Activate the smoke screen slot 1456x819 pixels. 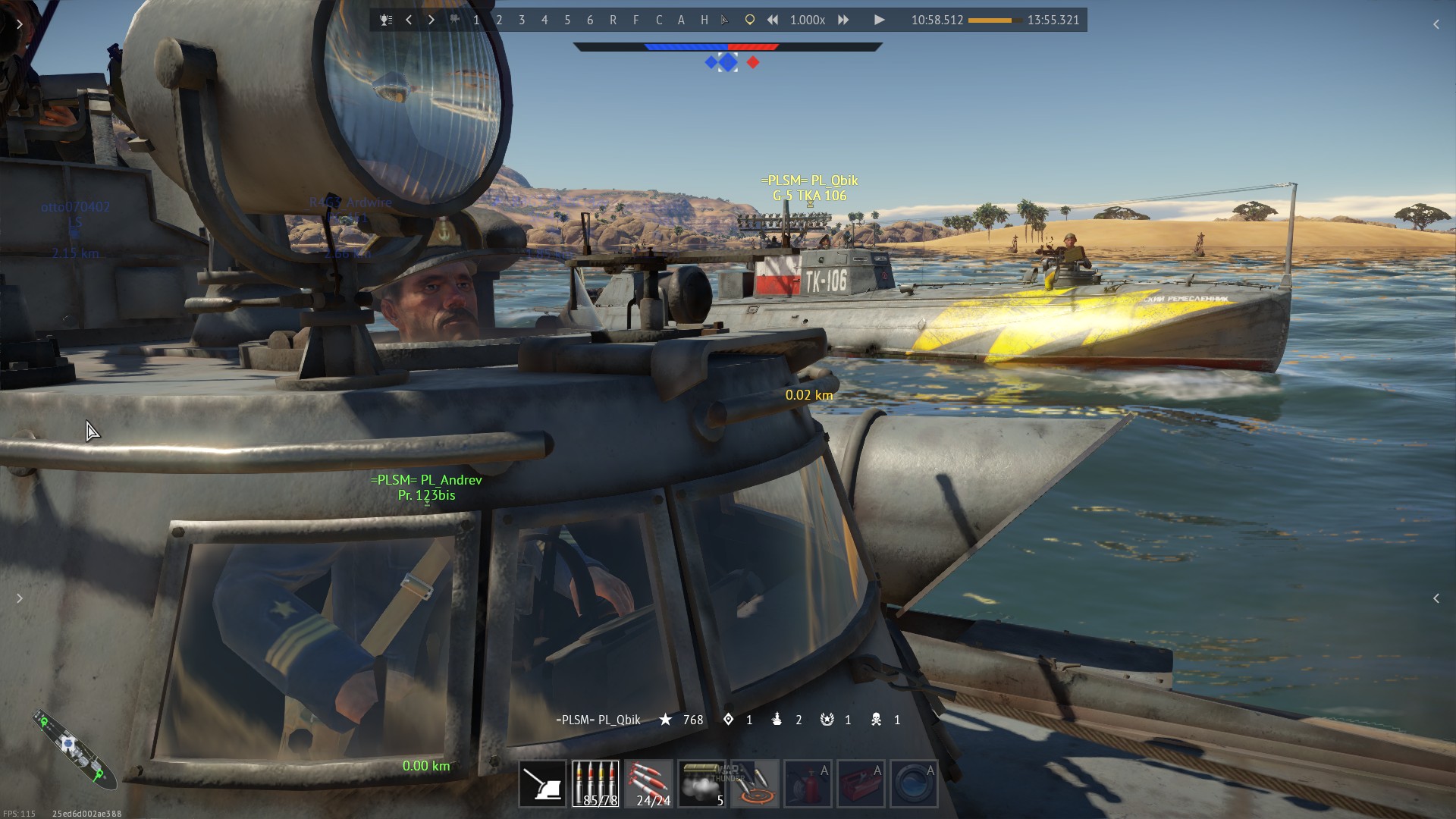point(701,783)
